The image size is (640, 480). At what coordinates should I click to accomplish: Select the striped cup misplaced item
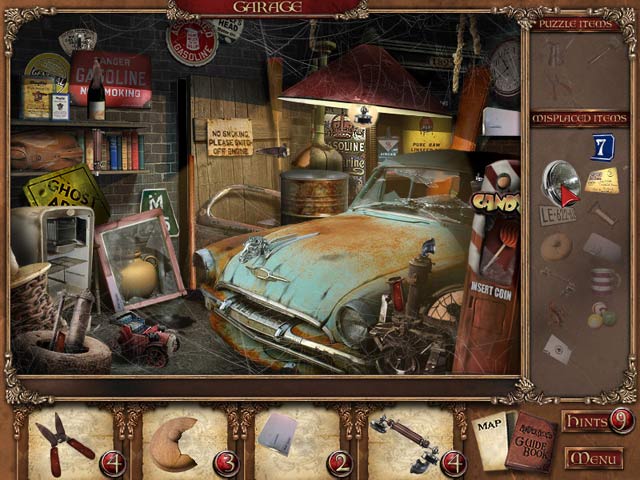(x=602, y=279)
